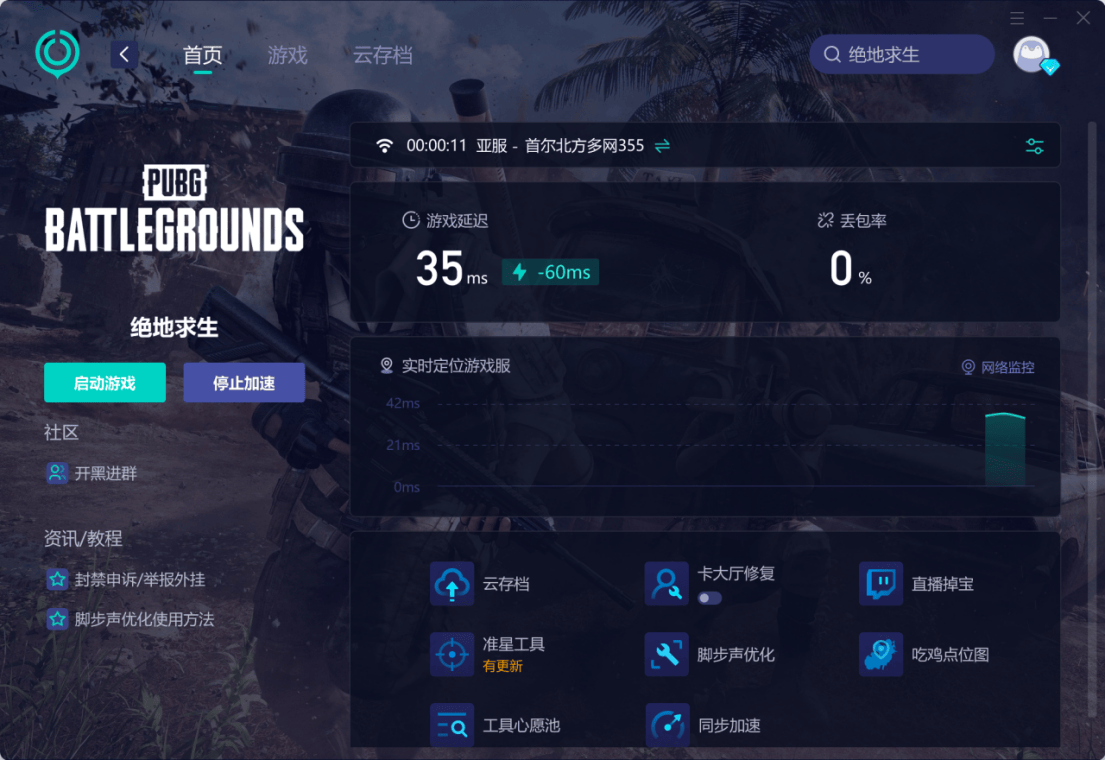Go back using the arrow button
This screenshot has width=1106, height=761.
coord(124,55)
